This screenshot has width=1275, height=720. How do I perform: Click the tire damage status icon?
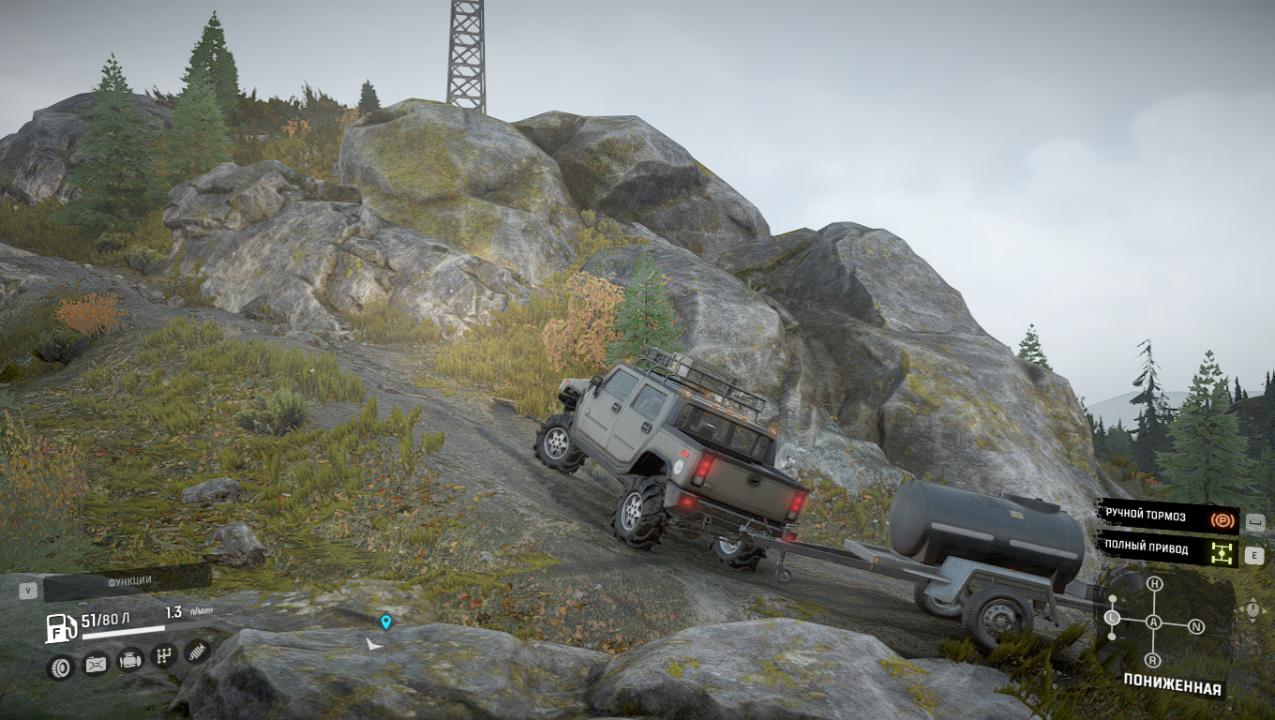(x=61, y=667)
